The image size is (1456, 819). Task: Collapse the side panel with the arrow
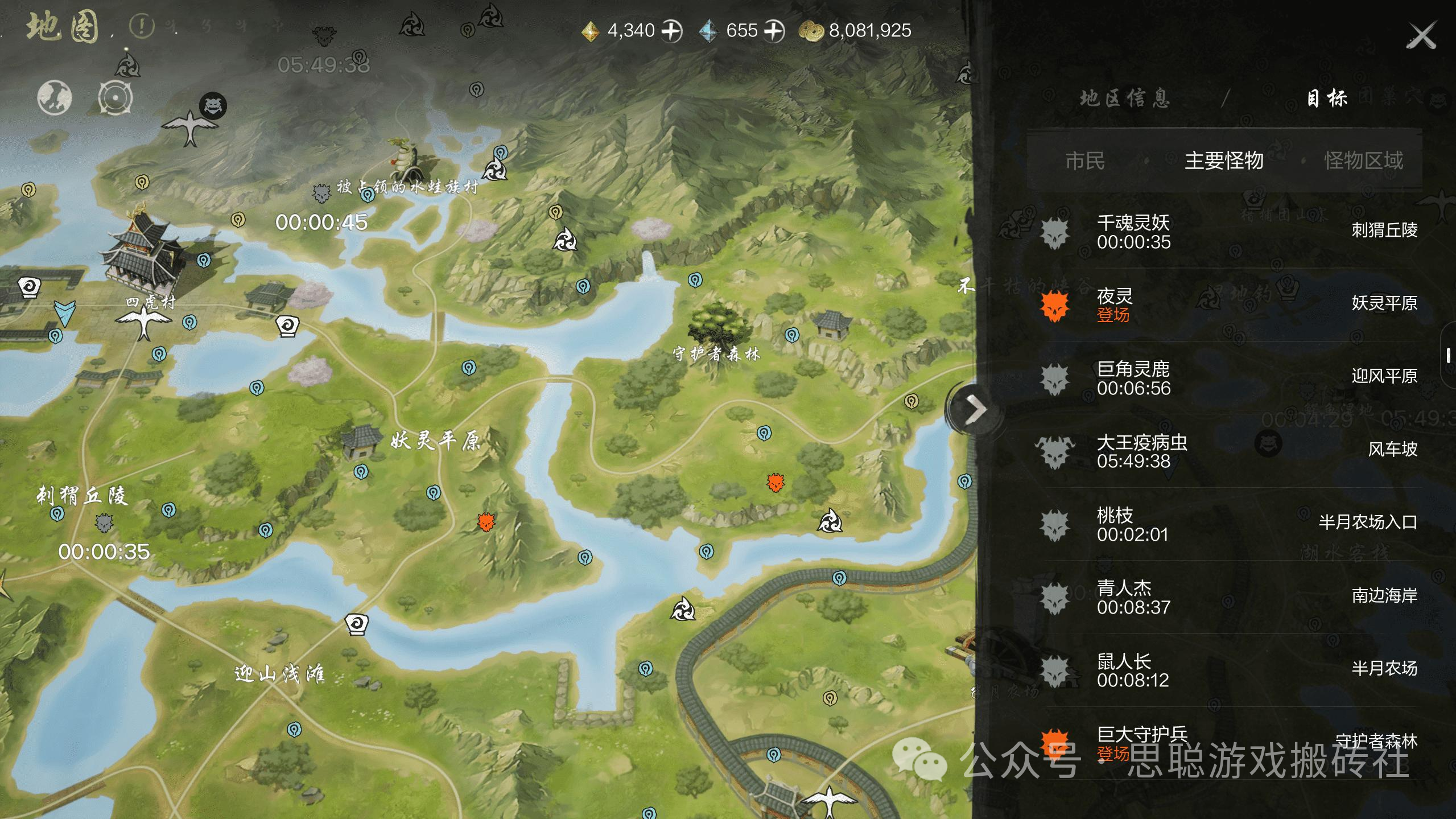975,409
